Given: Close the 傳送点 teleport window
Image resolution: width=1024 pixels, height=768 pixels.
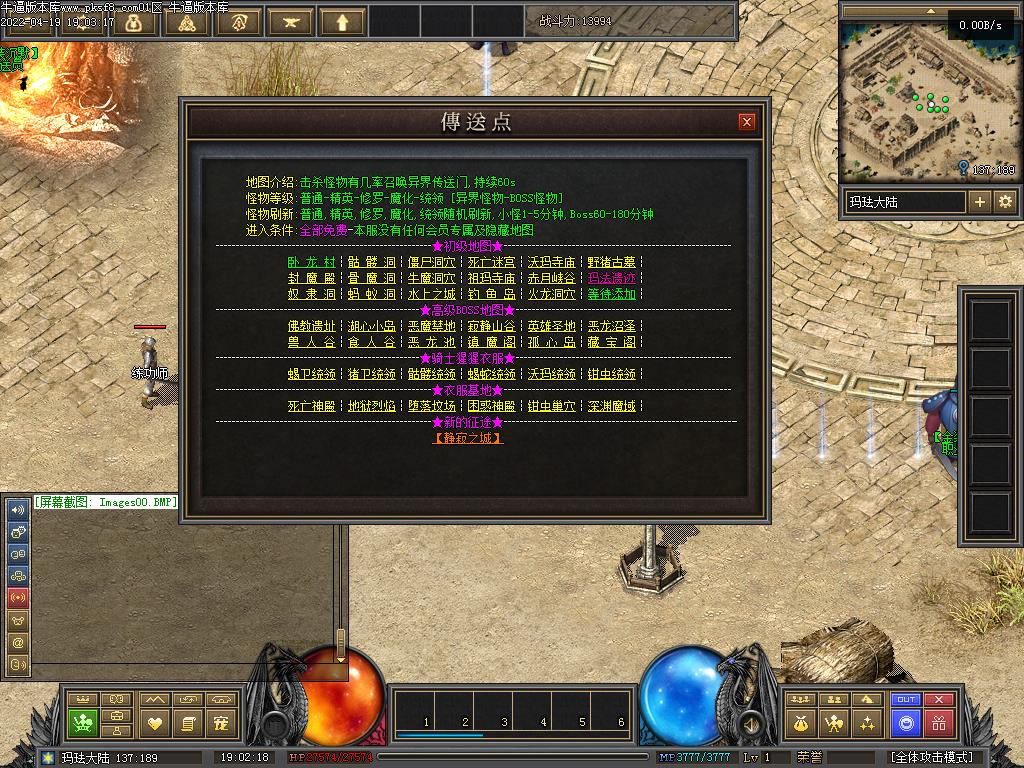Looking at the screenshot, I should click(747, 122).
